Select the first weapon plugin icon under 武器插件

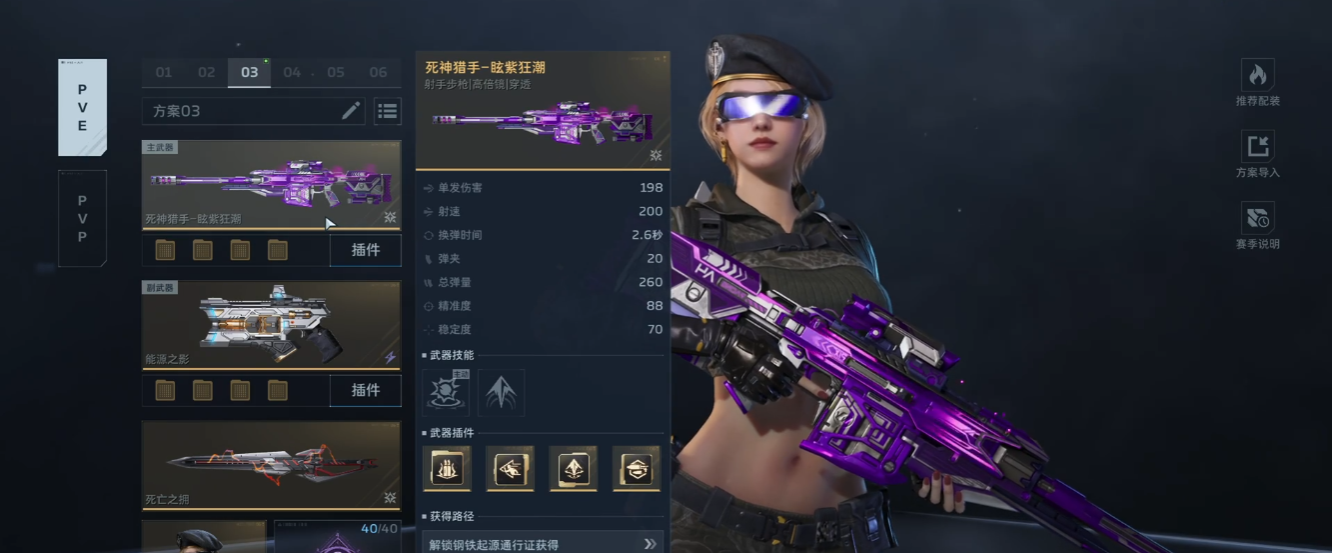pyautogui.click(x=447, y=468)
